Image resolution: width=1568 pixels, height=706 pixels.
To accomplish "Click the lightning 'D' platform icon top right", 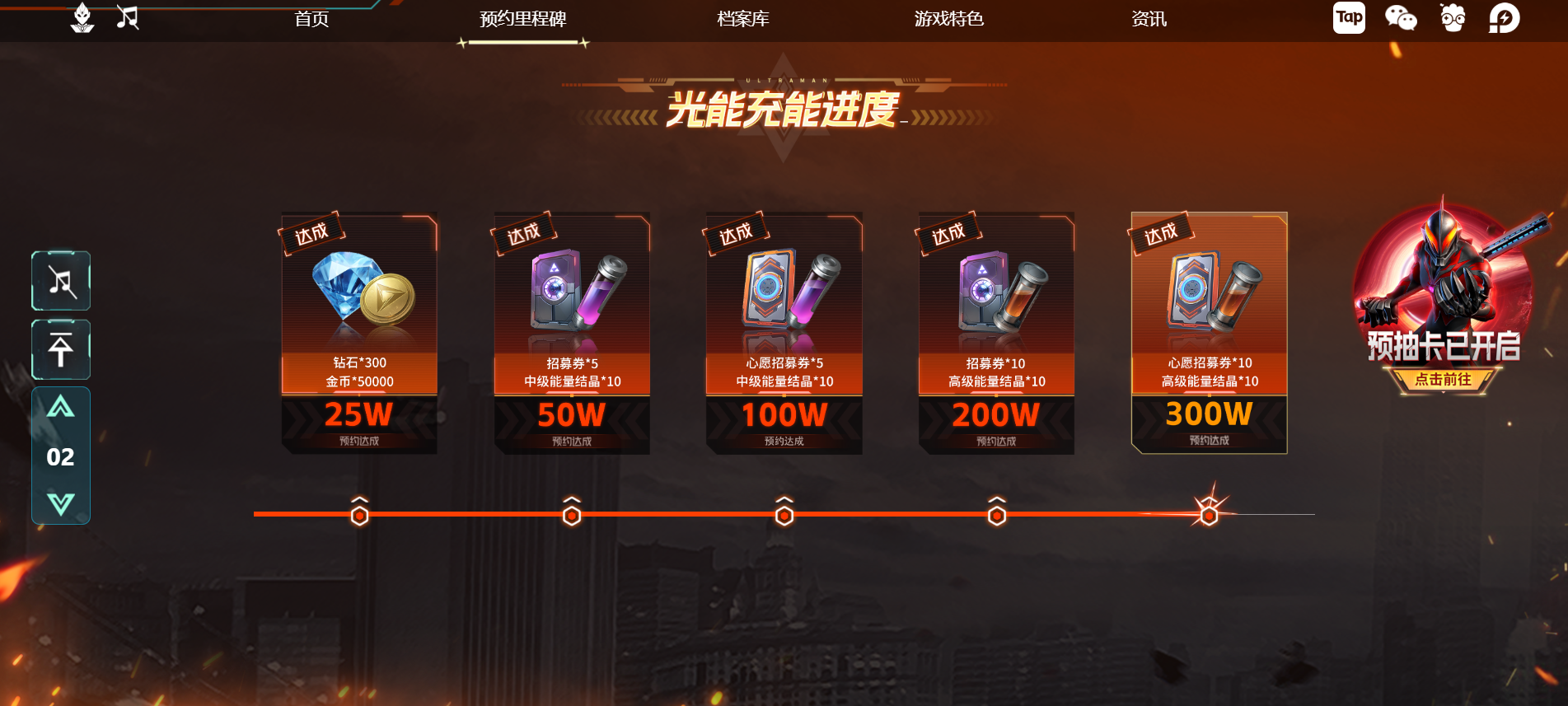I will point(1505,16).
